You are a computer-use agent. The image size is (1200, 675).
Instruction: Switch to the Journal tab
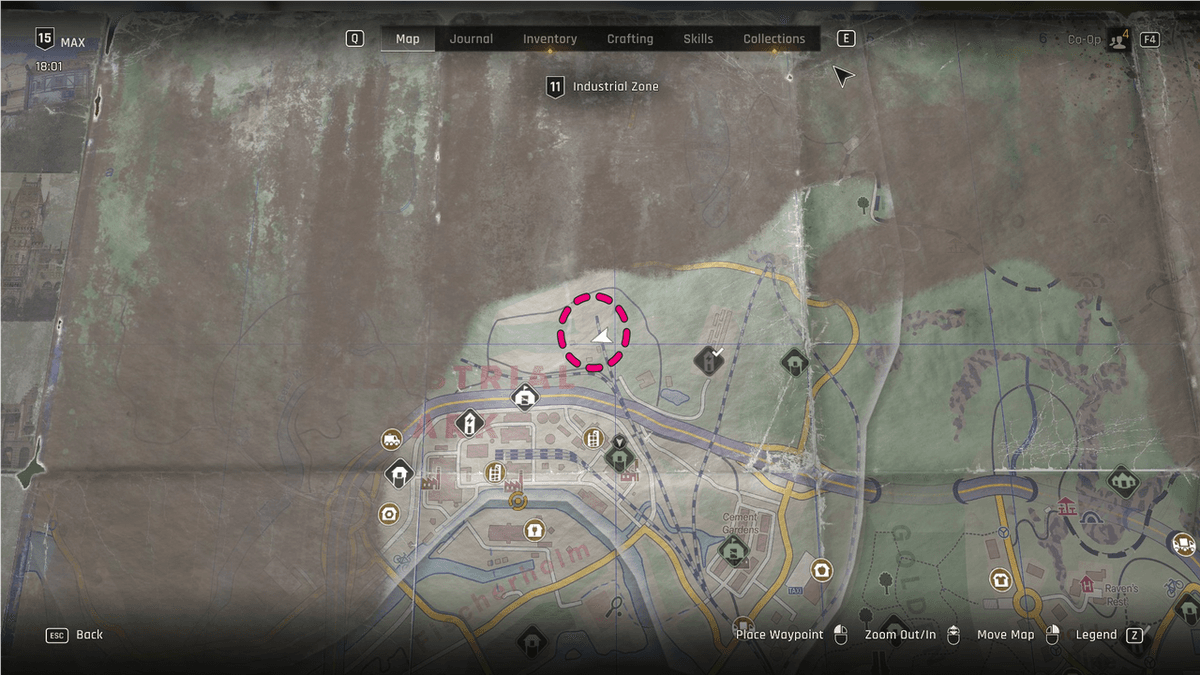[x=471, y=39]
